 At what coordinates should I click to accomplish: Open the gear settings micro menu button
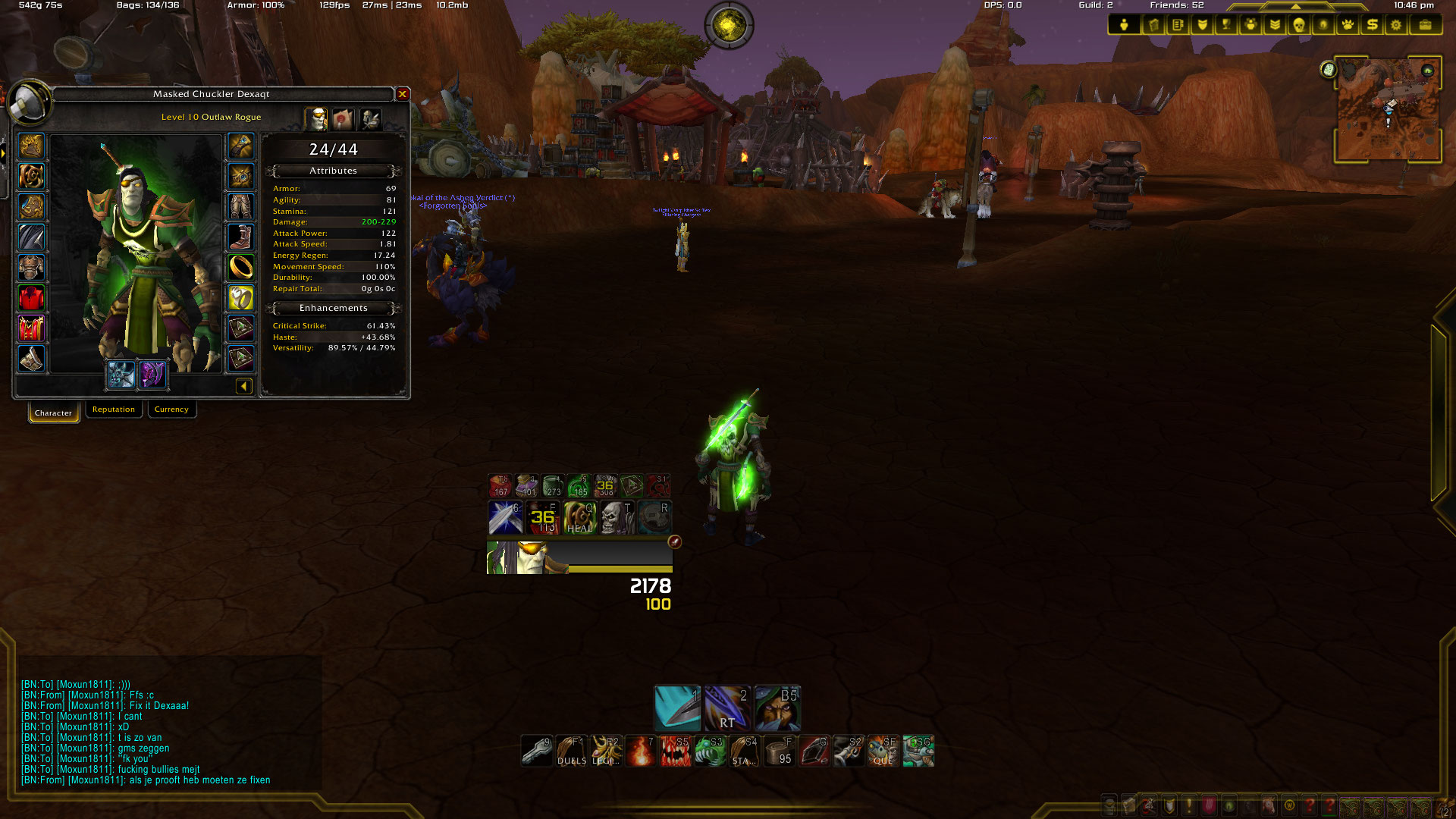1396,25
